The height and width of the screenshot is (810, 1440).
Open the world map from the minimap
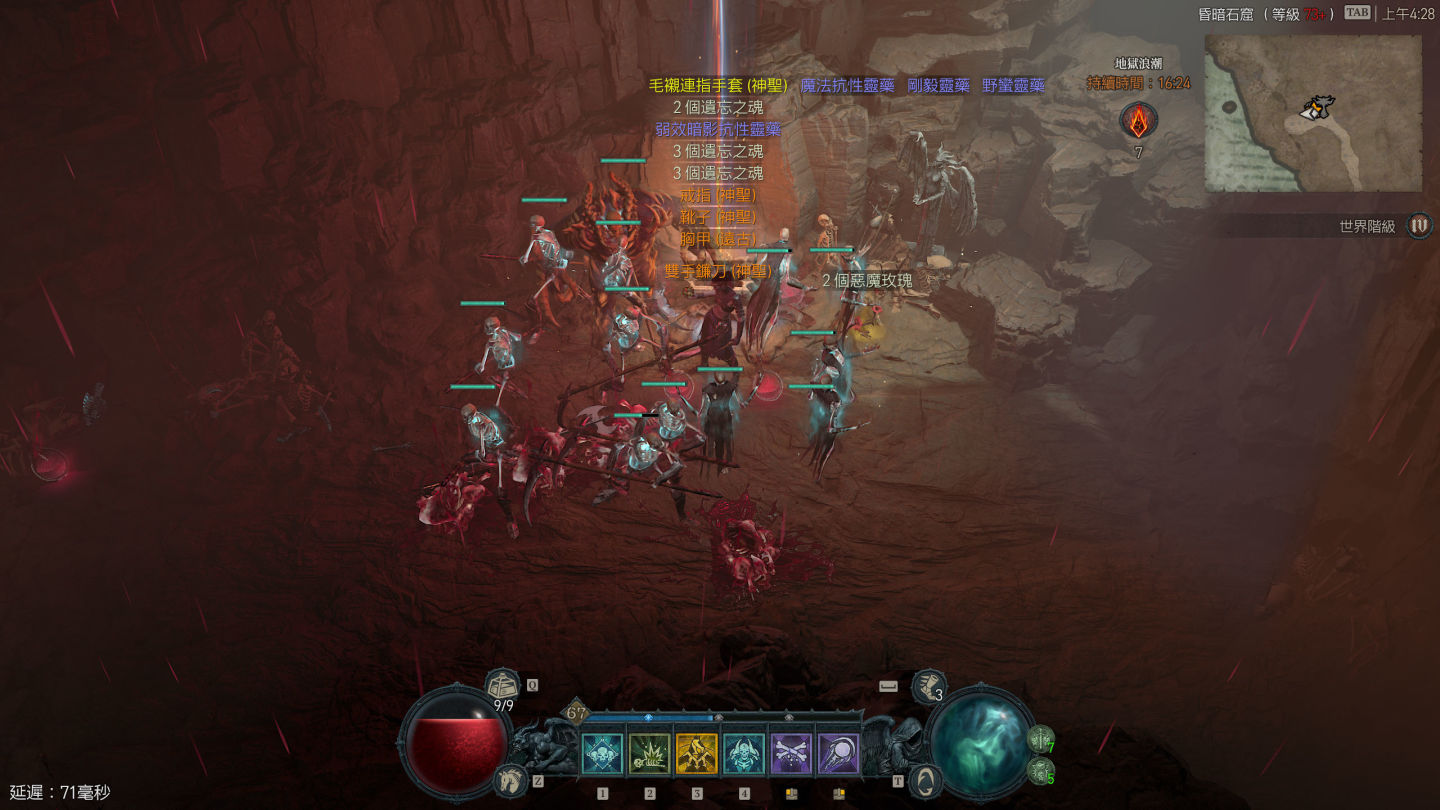click(x=1312, y=113)
